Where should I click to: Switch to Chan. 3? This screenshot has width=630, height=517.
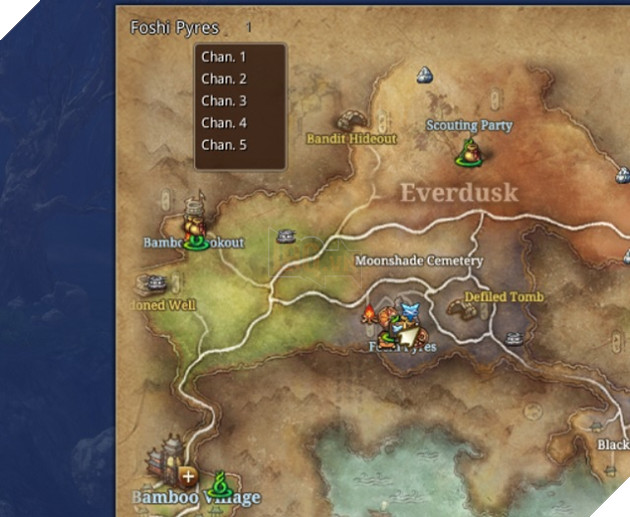(x=223, y=101)
